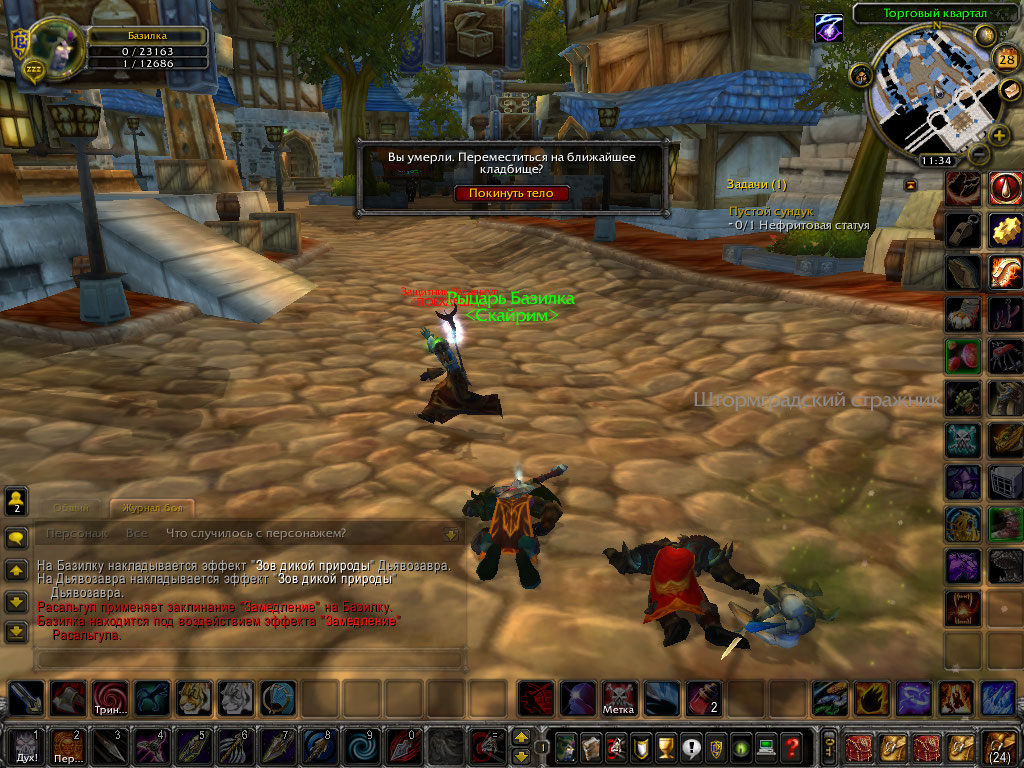Click the purple eye buff icon
Viewport: 1024px width, 768px height.
pyautogui.click(x=828, y=28)
